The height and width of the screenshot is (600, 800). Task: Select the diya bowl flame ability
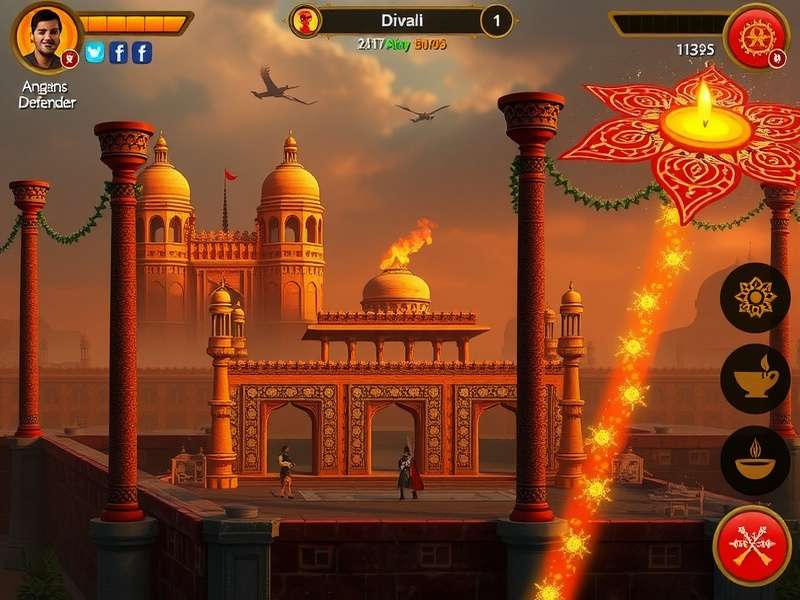point(755,460)
